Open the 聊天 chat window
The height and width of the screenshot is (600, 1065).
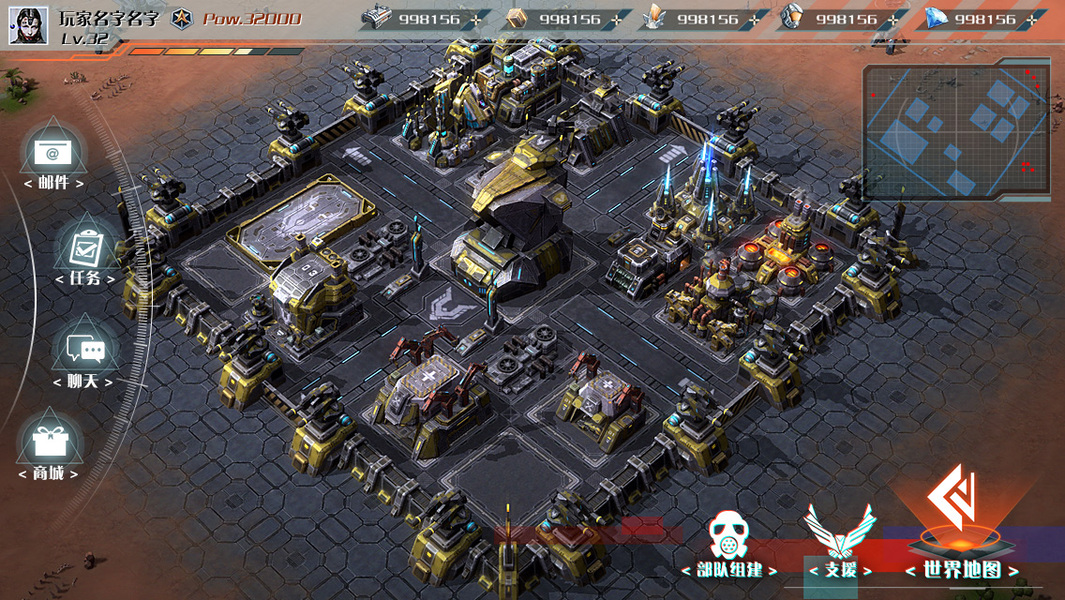84,351
